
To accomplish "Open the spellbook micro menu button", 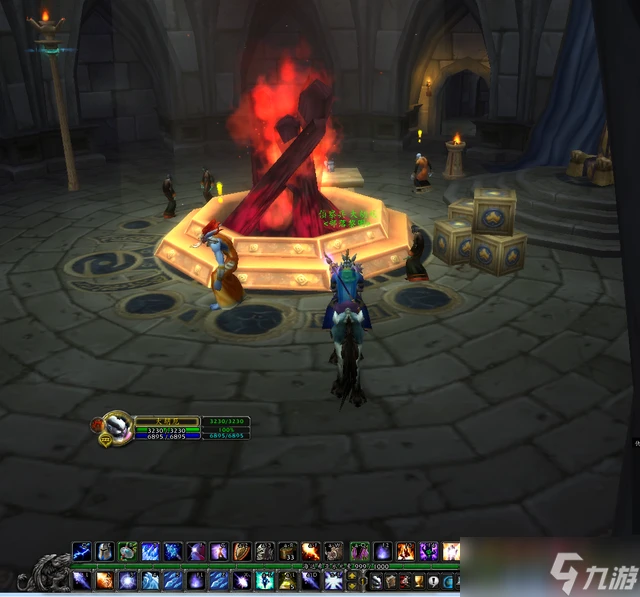I will 390,581.
